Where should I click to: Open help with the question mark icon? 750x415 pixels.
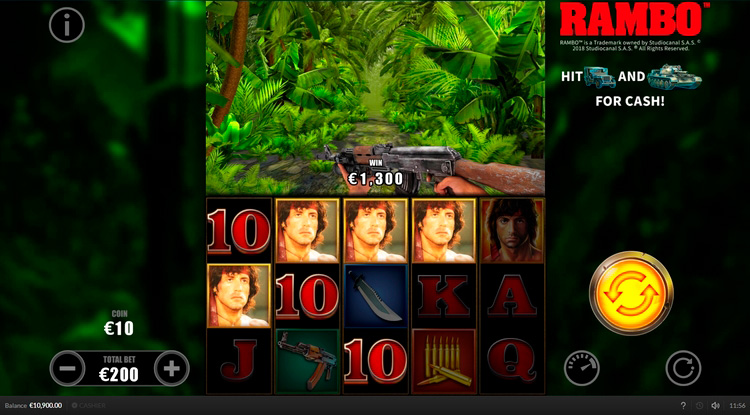(683, 405)
